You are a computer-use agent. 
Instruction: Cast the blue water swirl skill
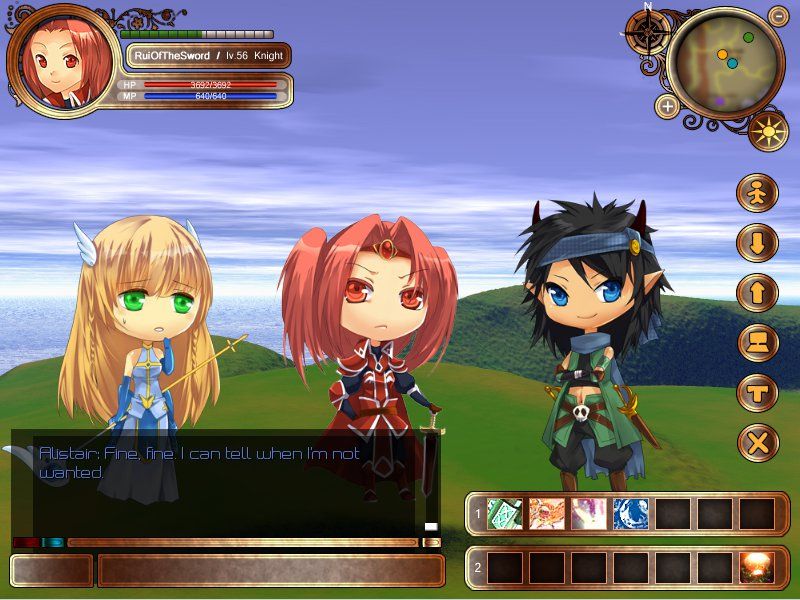(x=631, y=514)
